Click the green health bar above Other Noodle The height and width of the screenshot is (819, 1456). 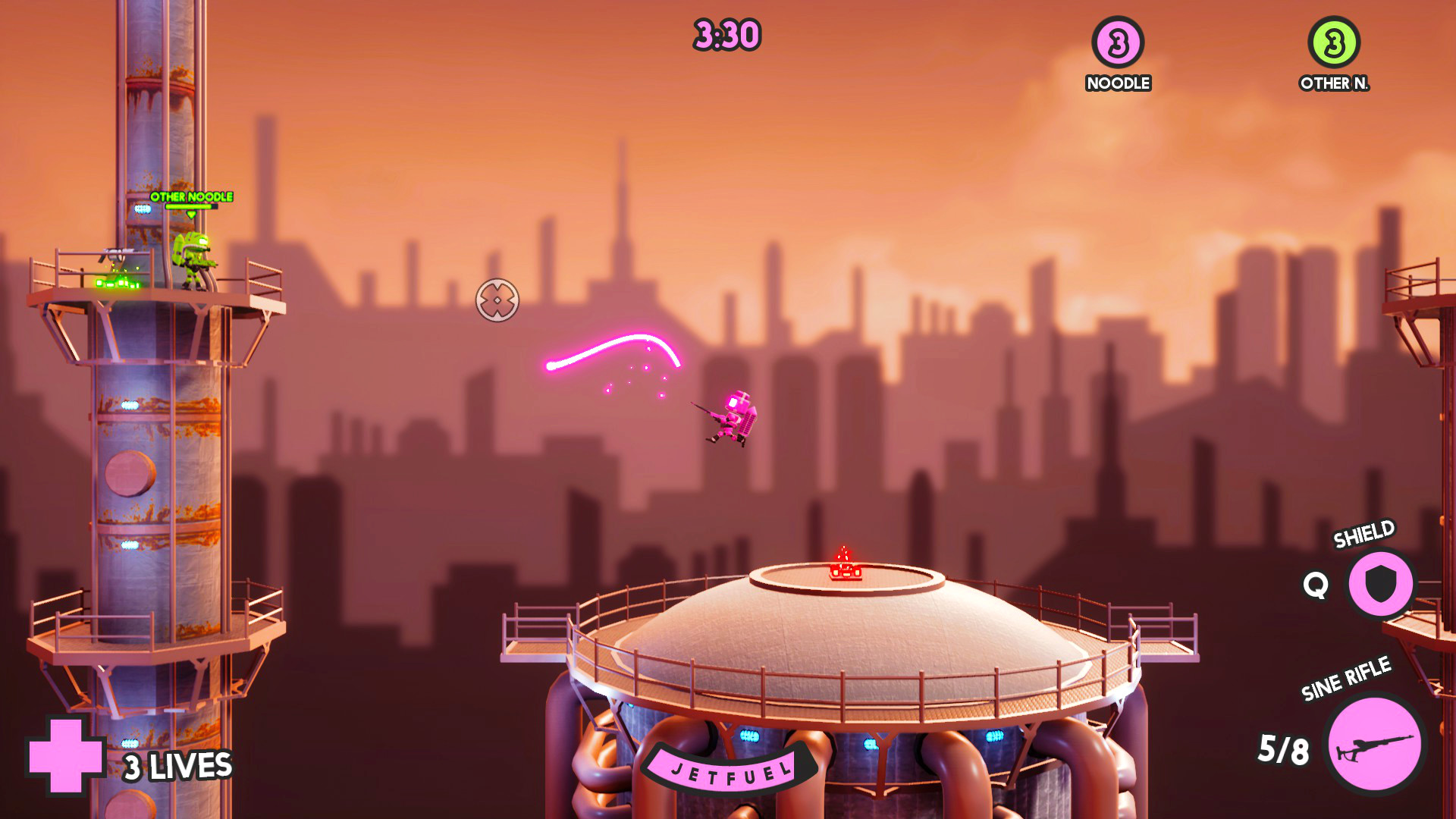tap(193, 208)
